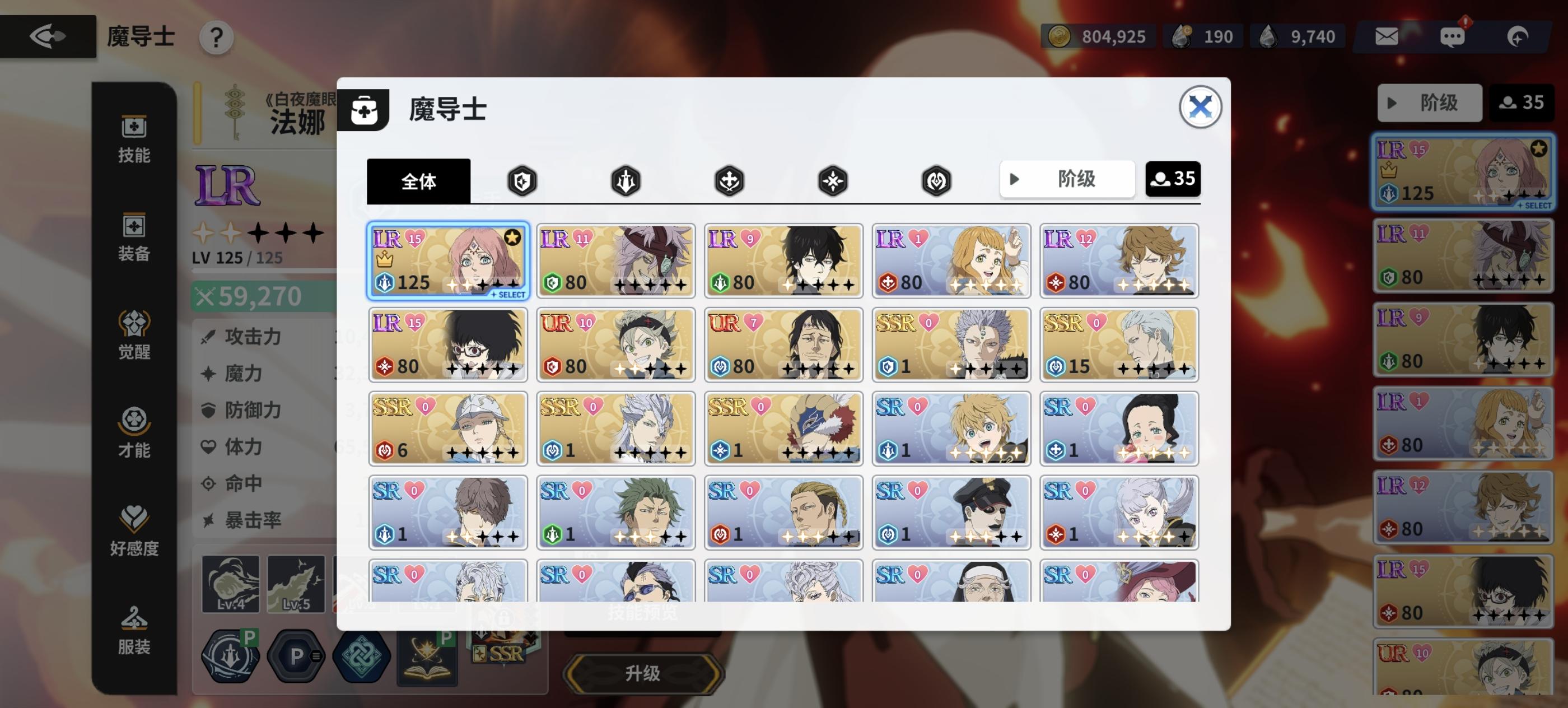1568x708 pixels.
Task: Open the 服装 panel in left sidebar
Action: coord(134,629)
